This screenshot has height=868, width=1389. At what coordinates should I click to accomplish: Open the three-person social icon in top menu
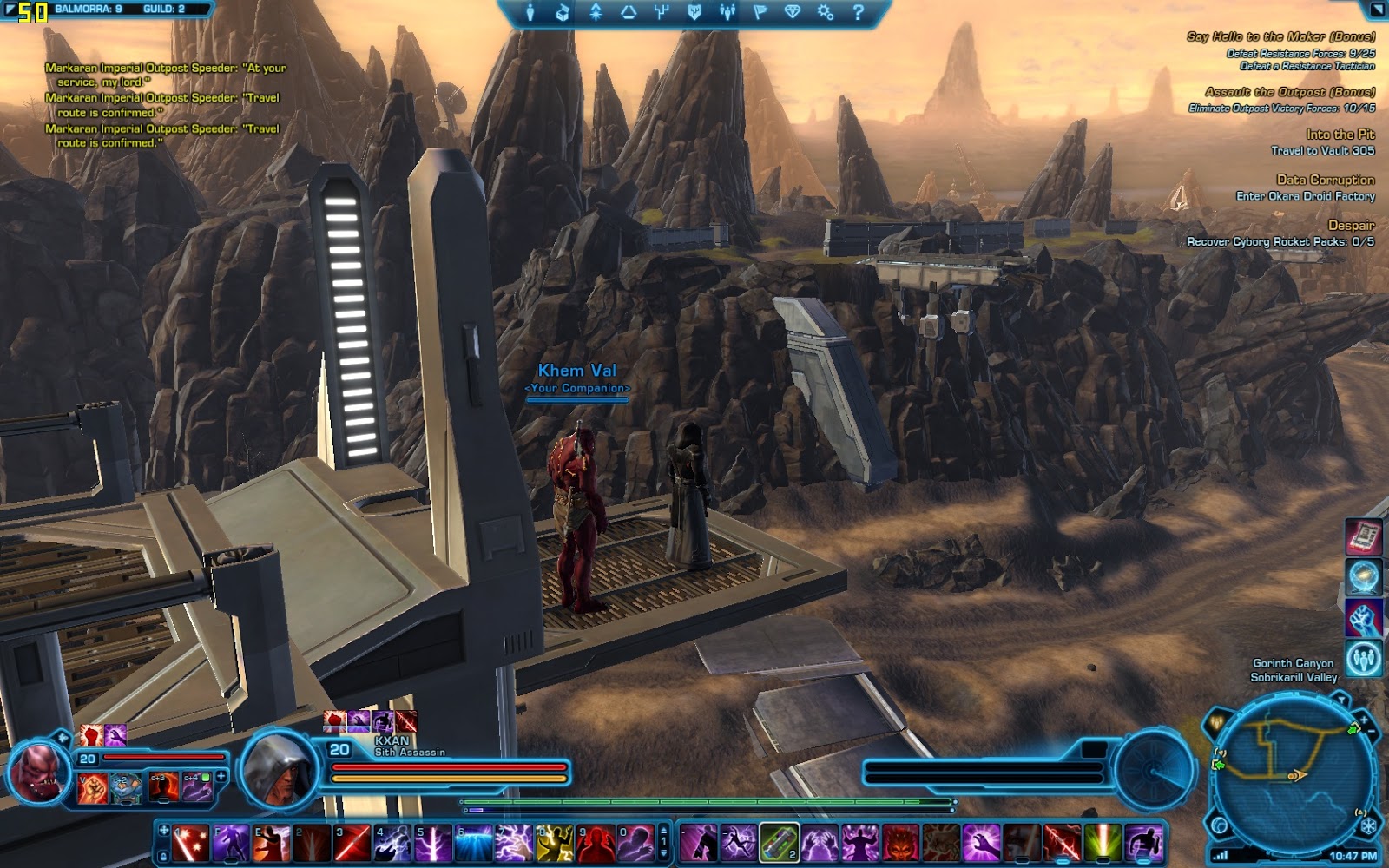pos(727,12)
